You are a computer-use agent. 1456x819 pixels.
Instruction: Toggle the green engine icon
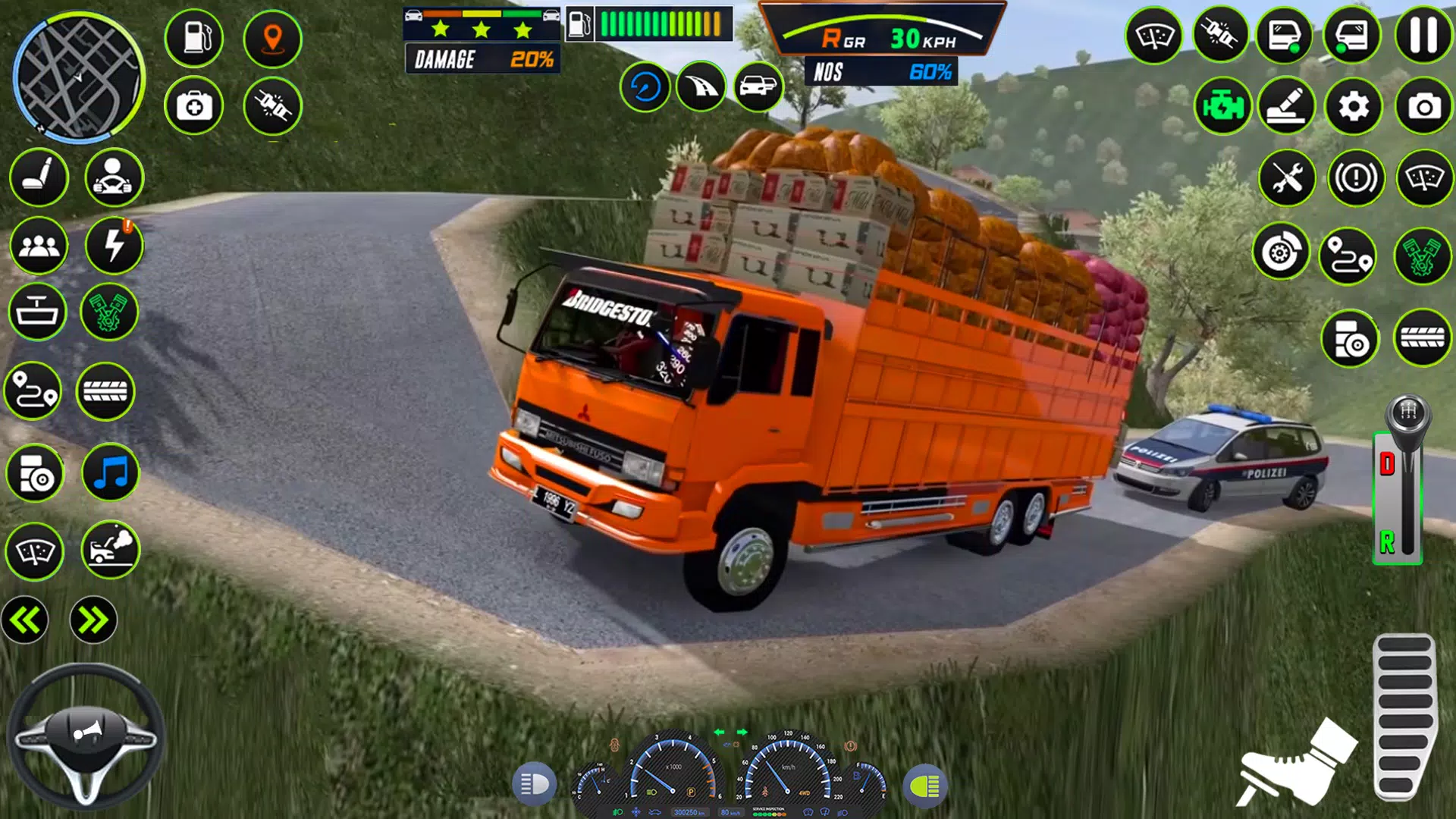(x=1222, y=107)
